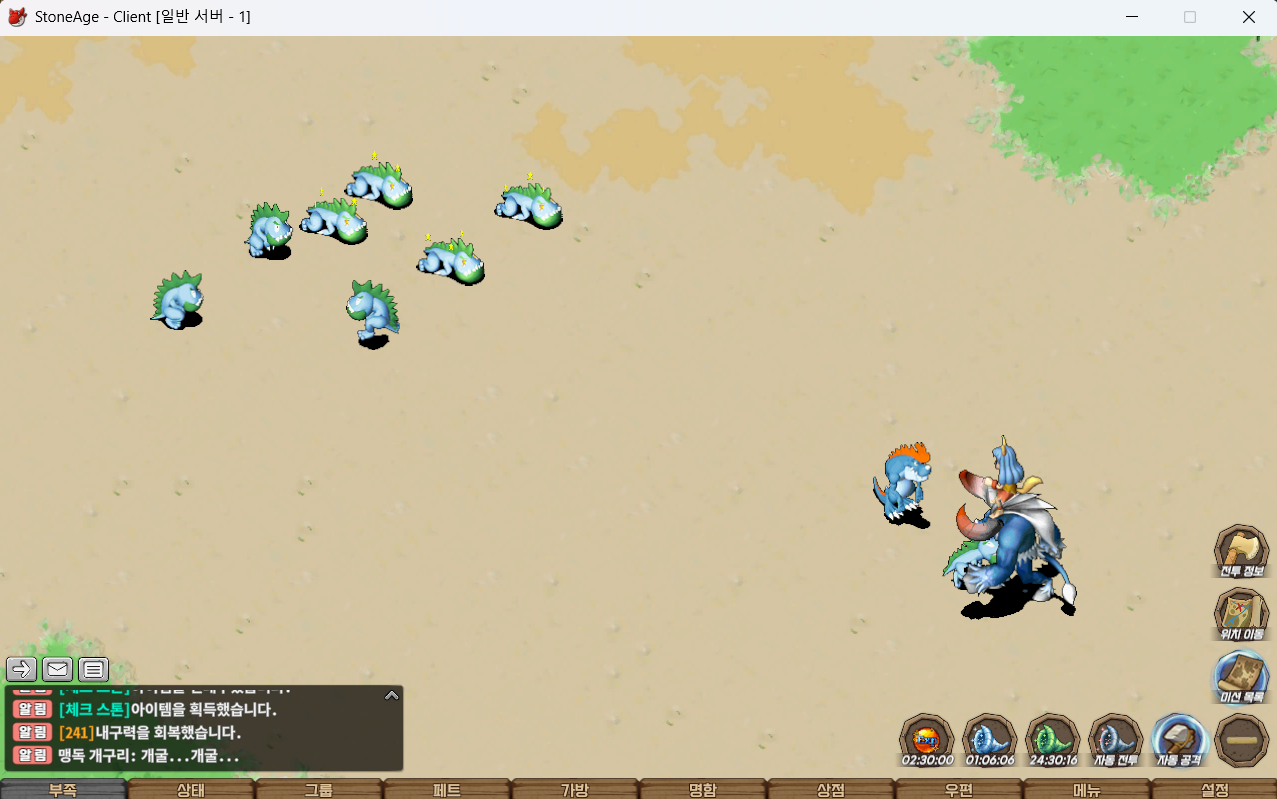Toggle the 자동 공격 auto attack icon
This screenshot has height=799, width=1277.
[x=1179, y=738]
